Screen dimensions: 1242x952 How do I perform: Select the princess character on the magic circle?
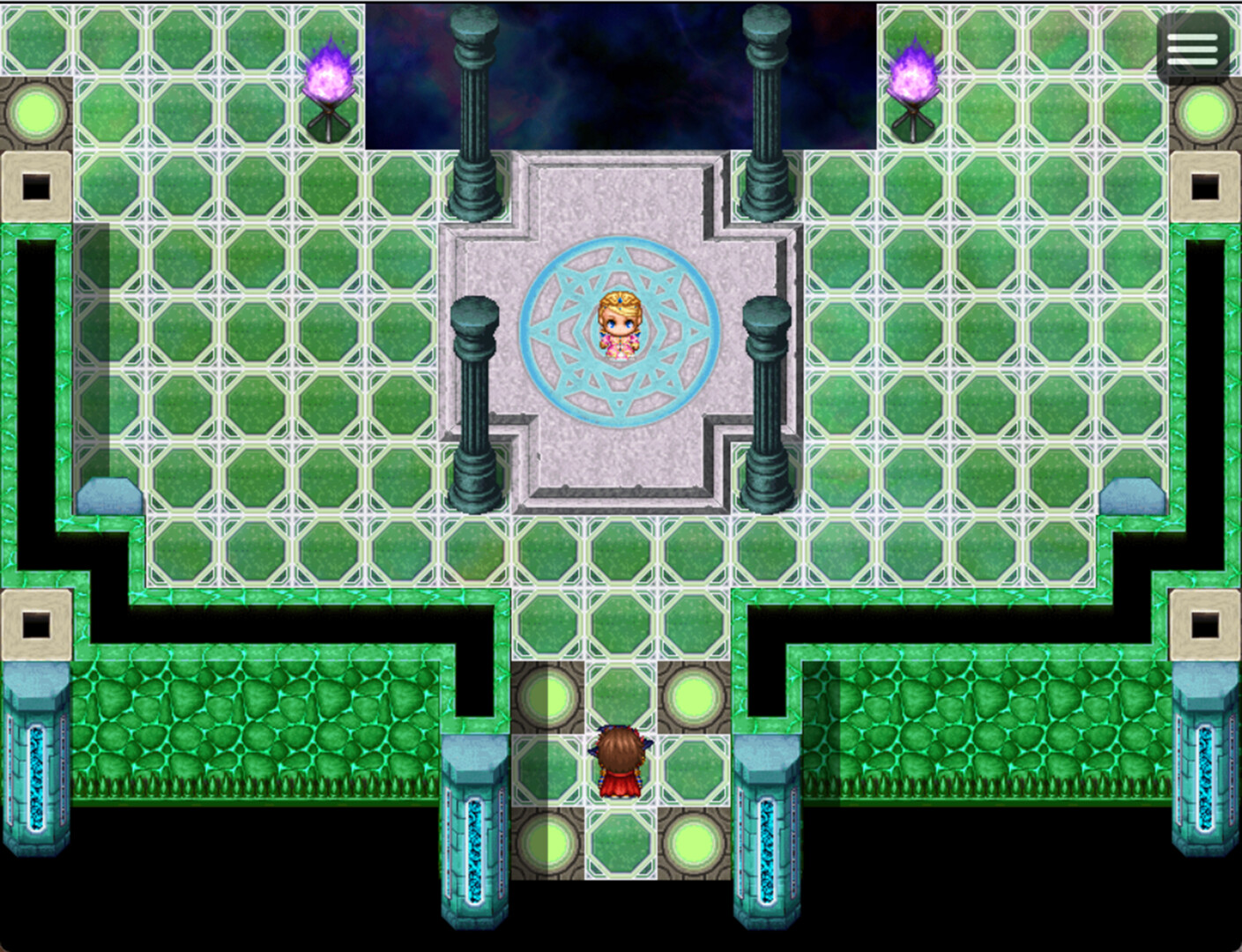[x=621, y=326]
